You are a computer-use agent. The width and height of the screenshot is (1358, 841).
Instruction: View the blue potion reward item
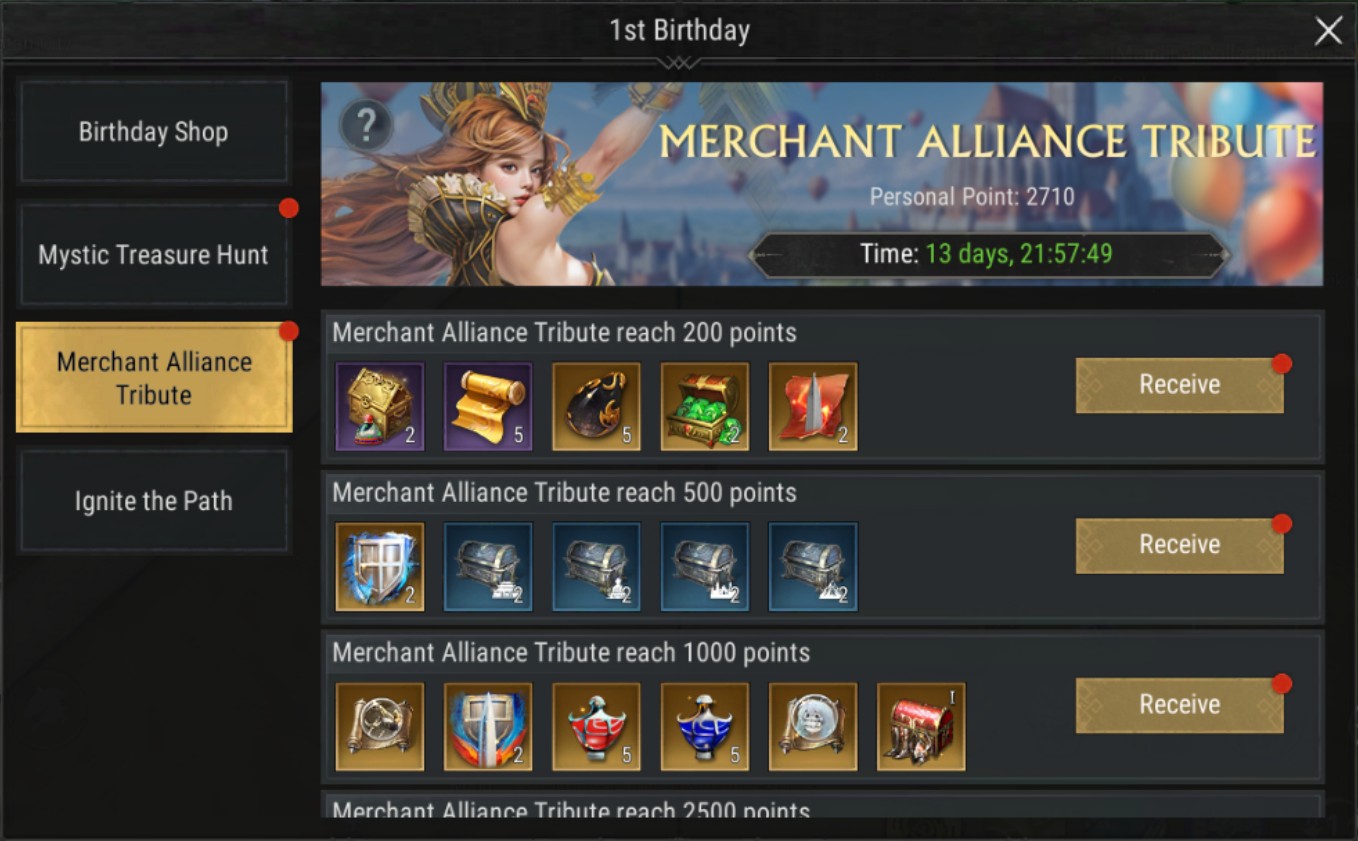coord(705,727)
